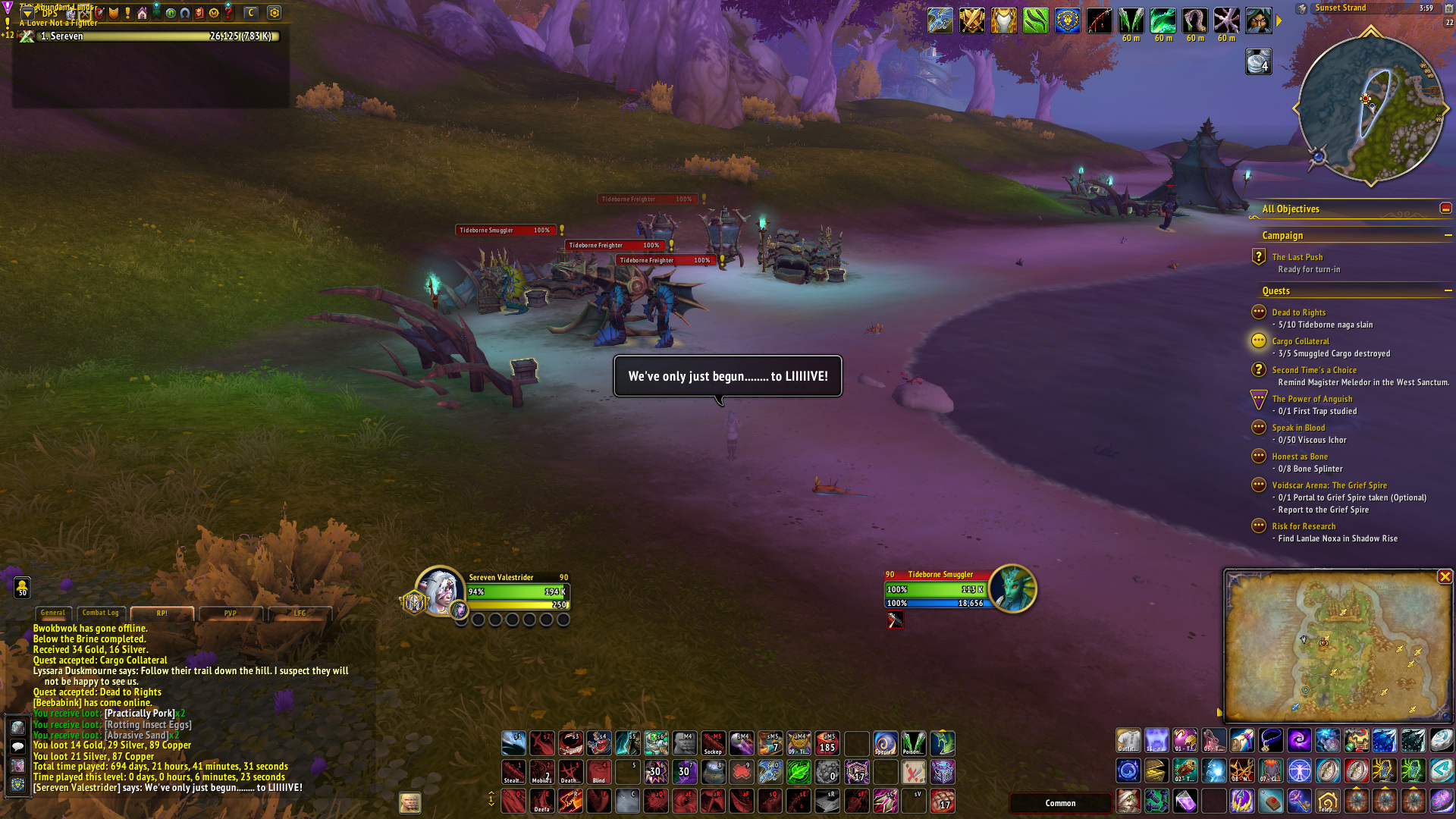Image resolution: width=1456 pixels, height=819 pixels.
Task: Close the small world map window
Action: click(x=1445, y=577)
